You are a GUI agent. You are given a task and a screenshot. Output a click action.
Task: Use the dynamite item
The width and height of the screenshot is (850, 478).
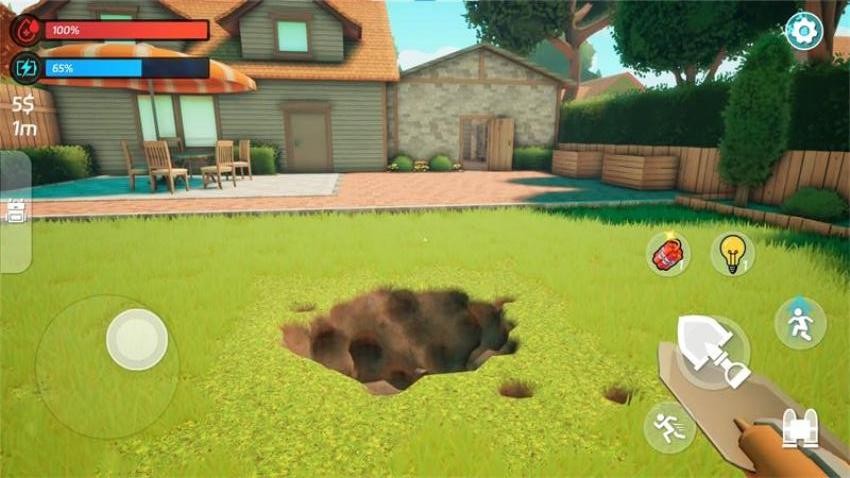click(x=667, y=253)
